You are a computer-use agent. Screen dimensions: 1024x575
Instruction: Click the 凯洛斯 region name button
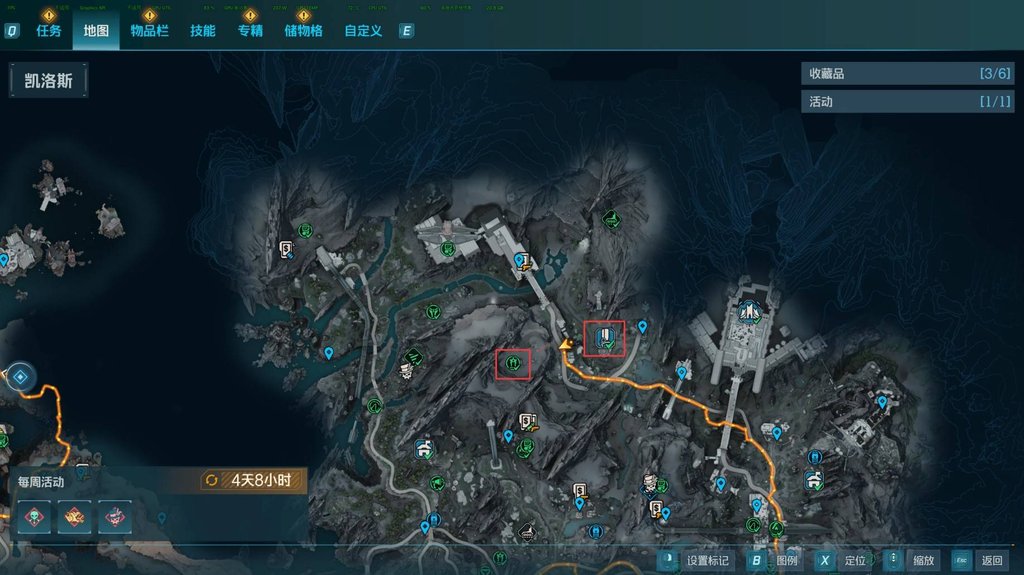click(49, 81)
